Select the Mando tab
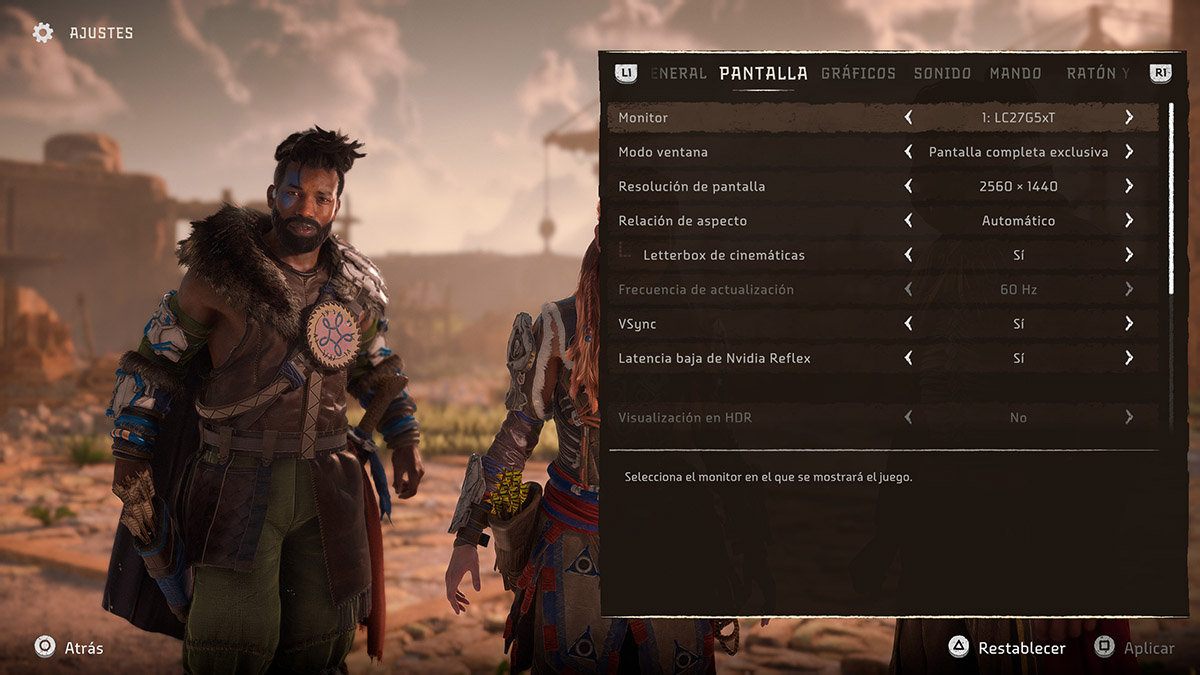The width and height of the screenshot is (1200, 675). (x=1015, y=73)
